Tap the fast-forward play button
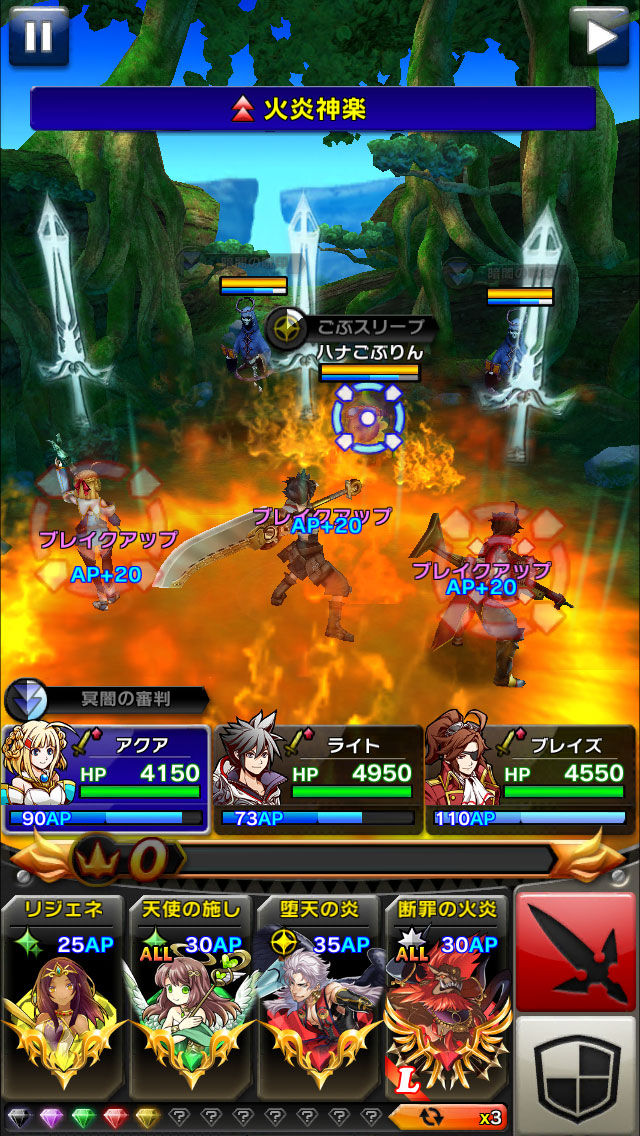This screenshot has width=640, height=1136. (601, 35)
